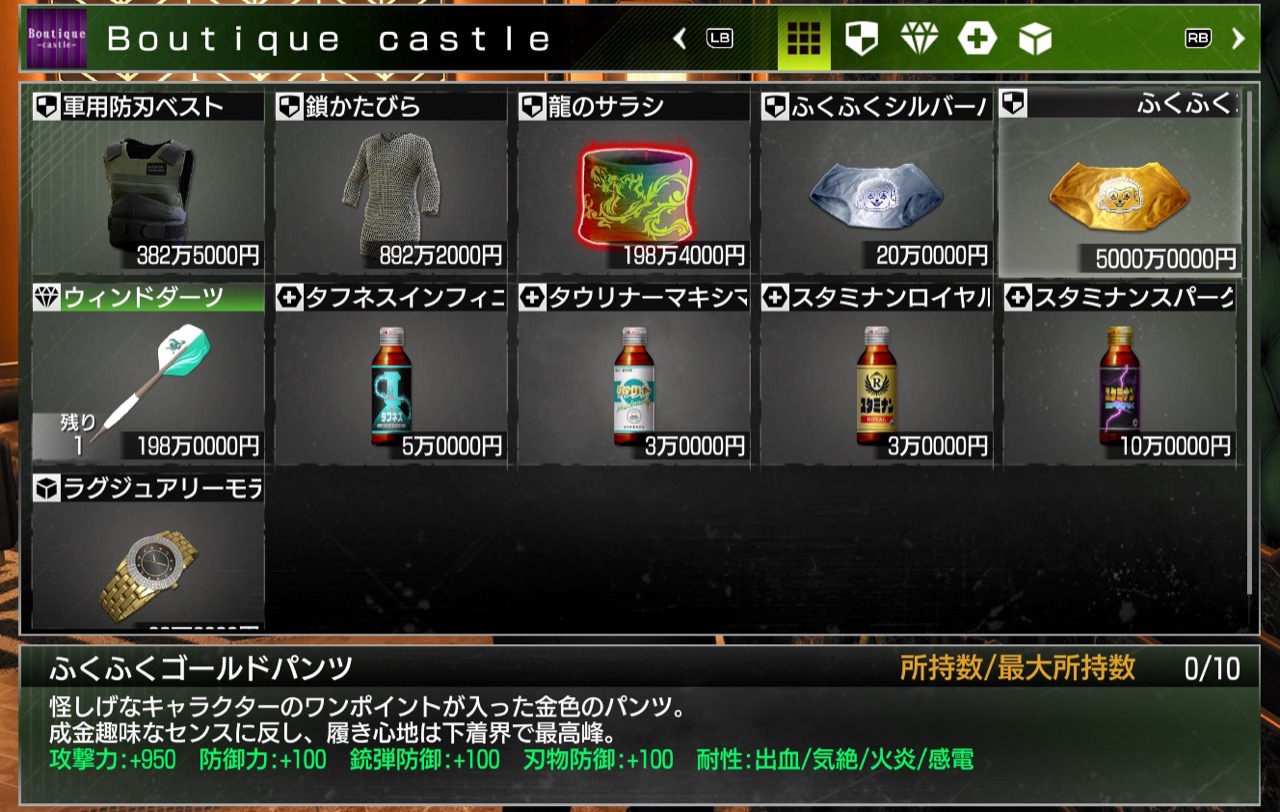Open the Boutique castle title heading
Viewport: 1280px width, 812px height.
pos(330,38)
